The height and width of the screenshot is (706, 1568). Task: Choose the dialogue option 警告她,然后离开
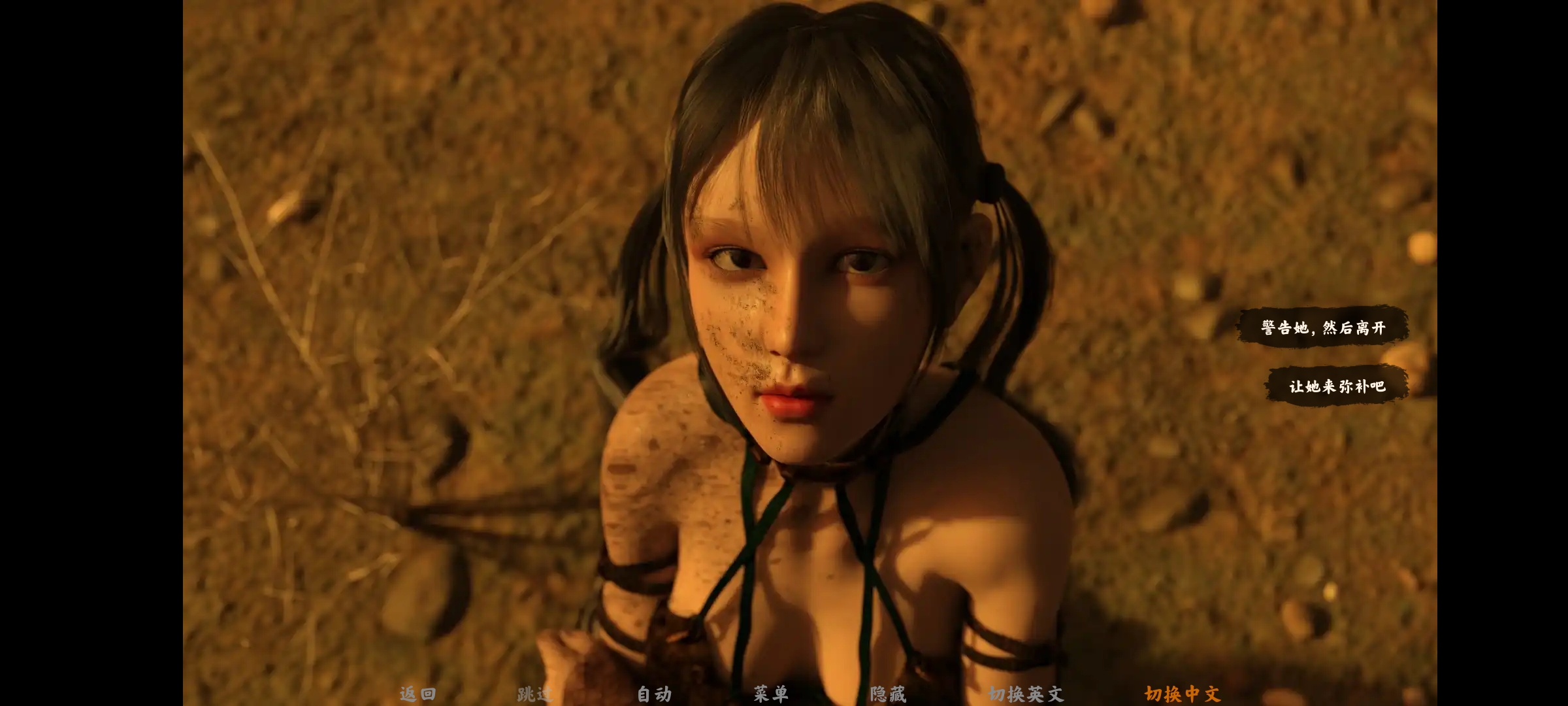coord(1323,327)
